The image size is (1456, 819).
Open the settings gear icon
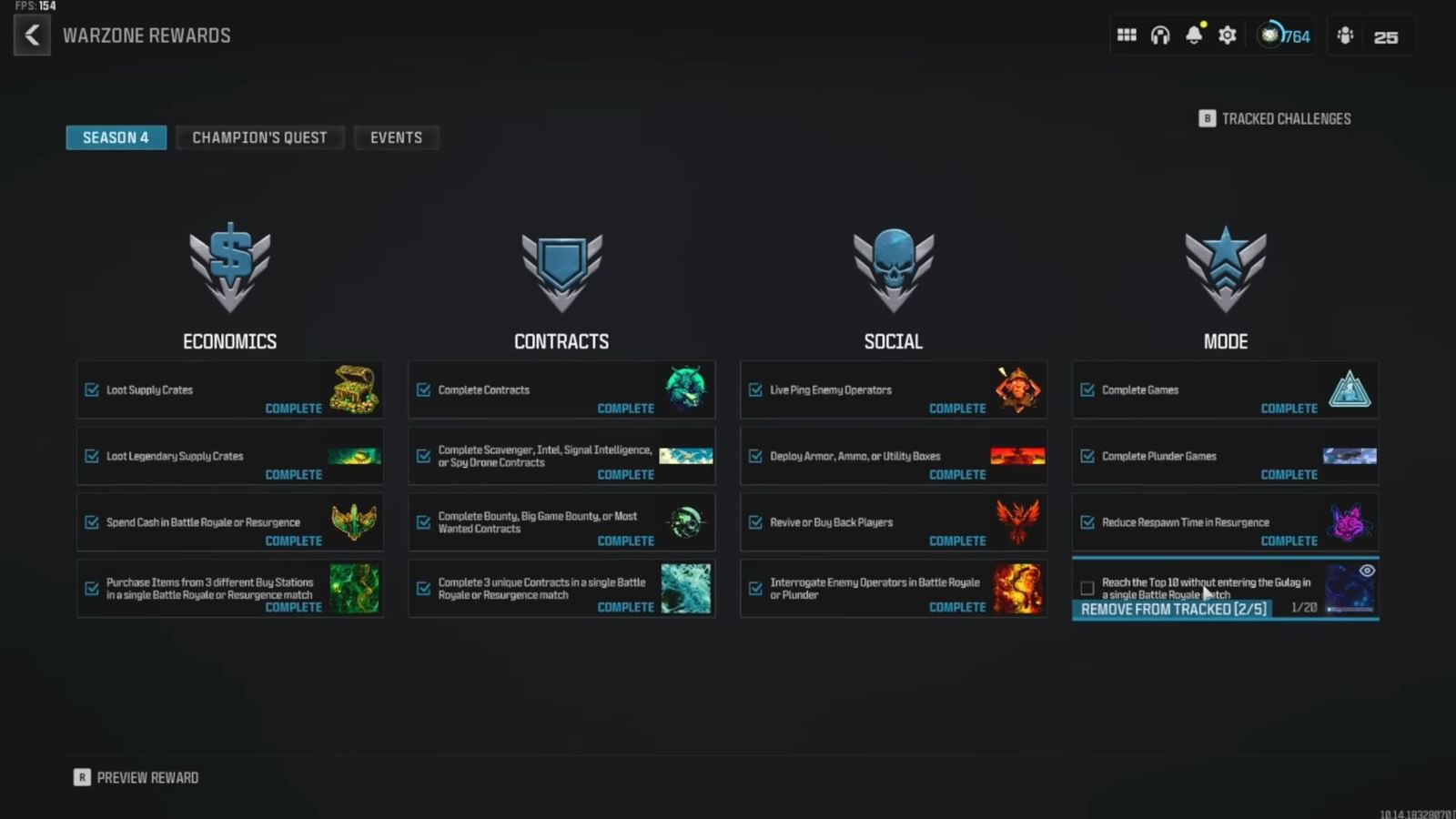coord(1227,35)
